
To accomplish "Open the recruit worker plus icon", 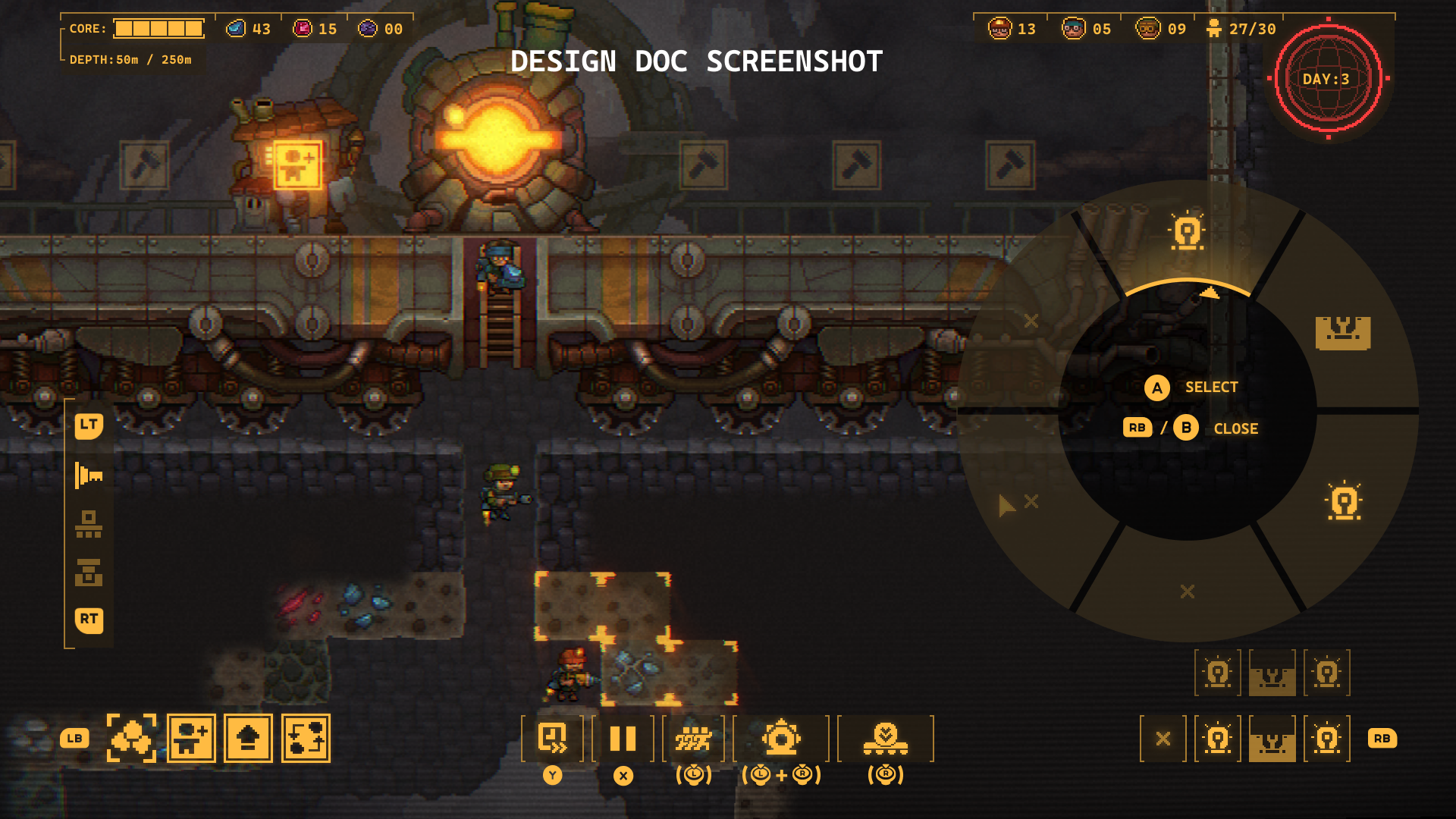I will point(191,738).
